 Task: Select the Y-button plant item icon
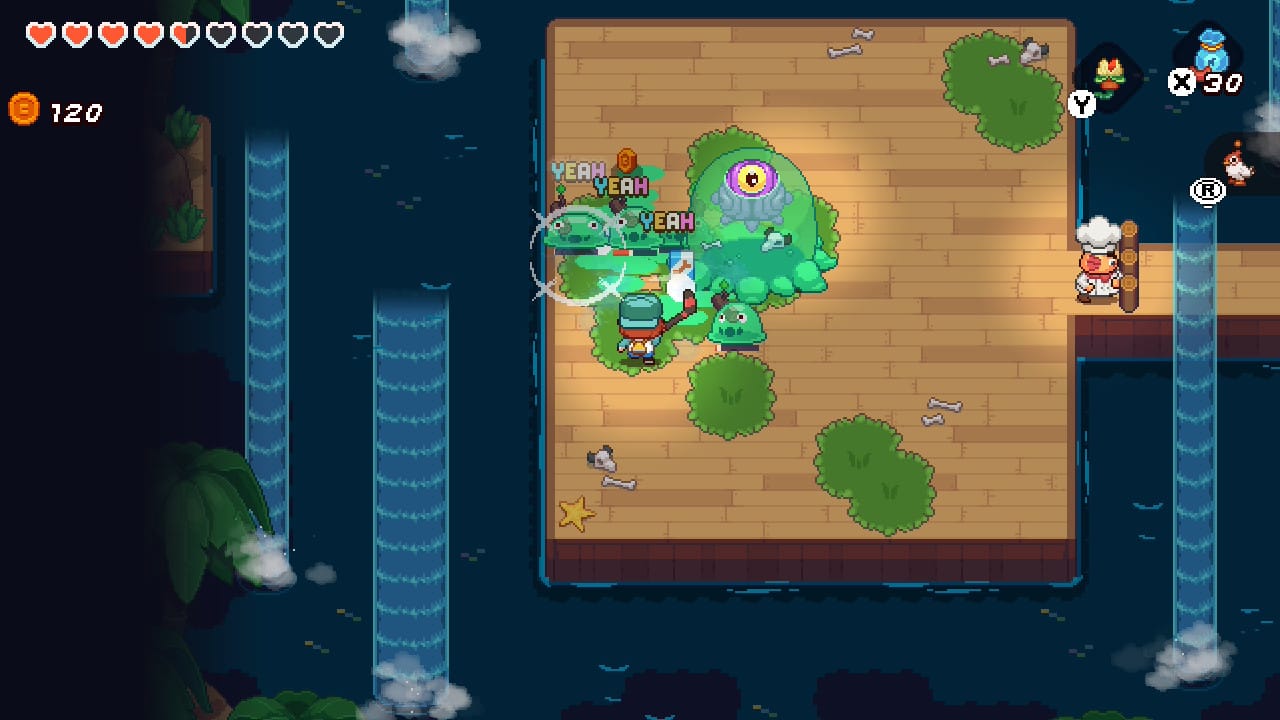coord(1109,75)
